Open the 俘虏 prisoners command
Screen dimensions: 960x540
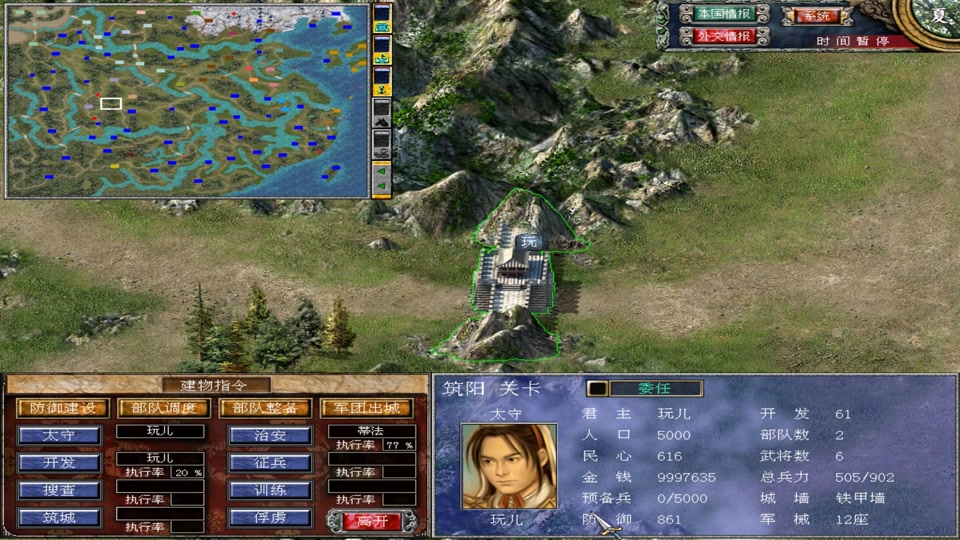(x=270, y=518)
